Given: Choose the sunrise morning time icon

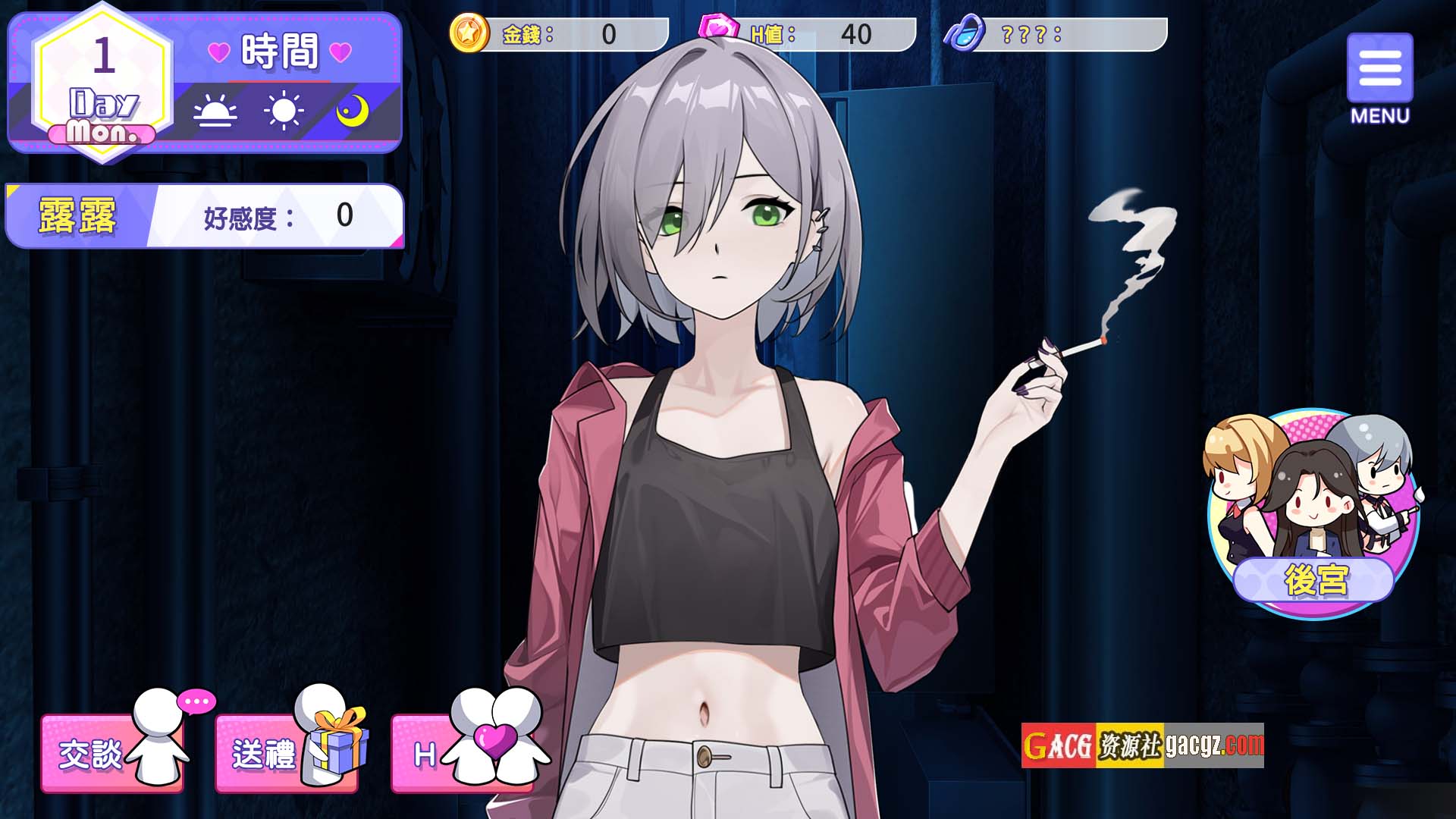Looking at the screenshot, I should pos(215,112).
